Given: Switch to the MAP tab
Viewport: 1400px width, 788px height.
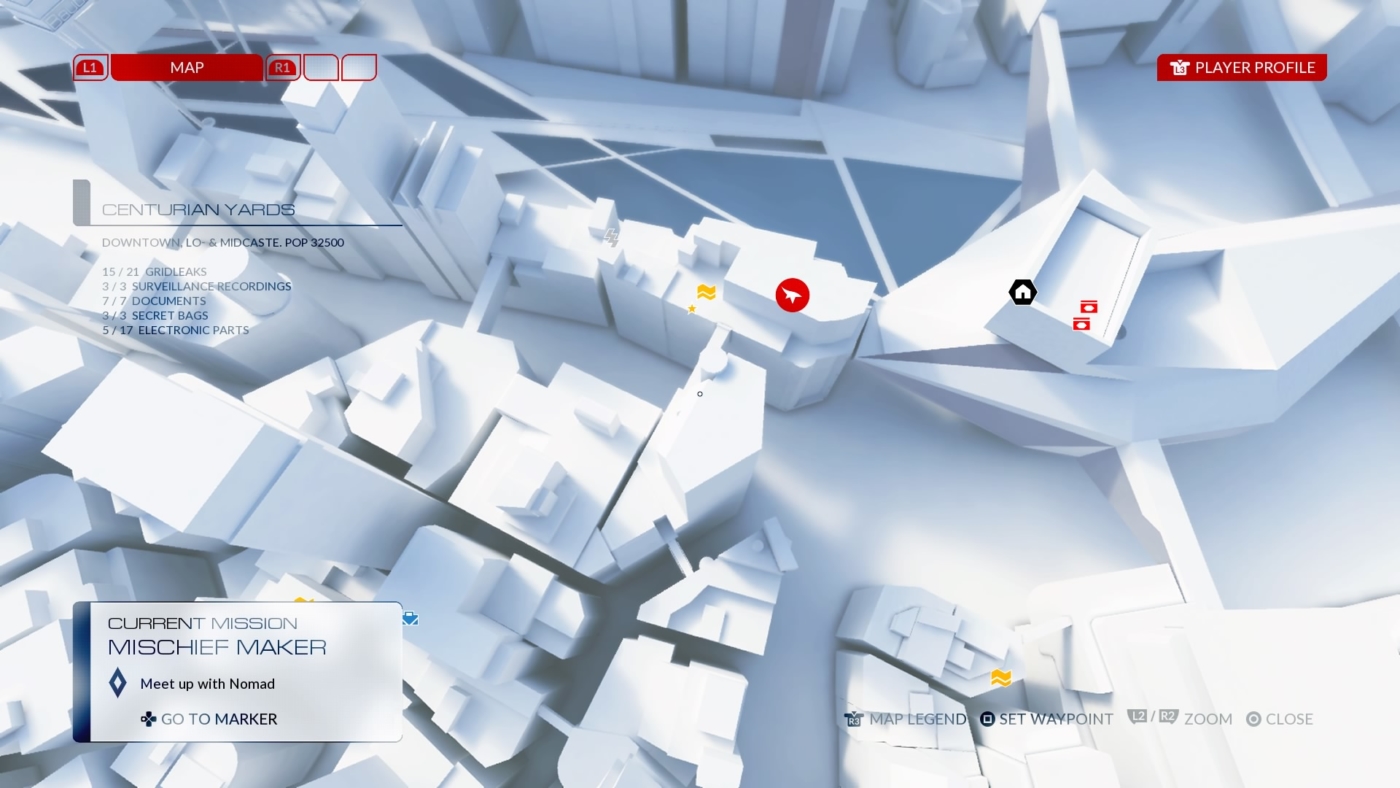Looking at the screenshot, I should [187, 67].
